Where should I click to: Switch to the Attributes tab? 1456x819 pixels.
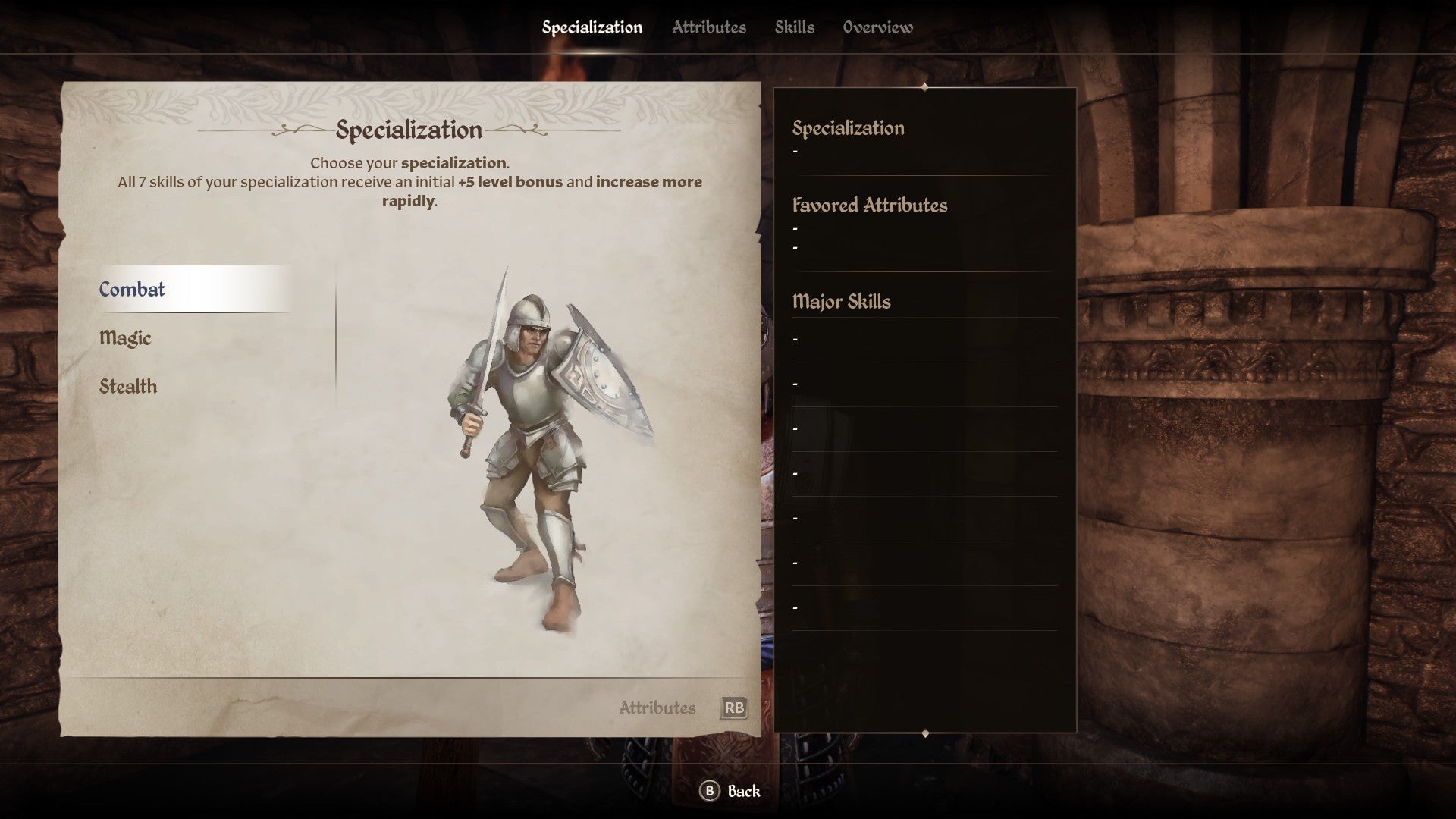[x=708, y=27]
